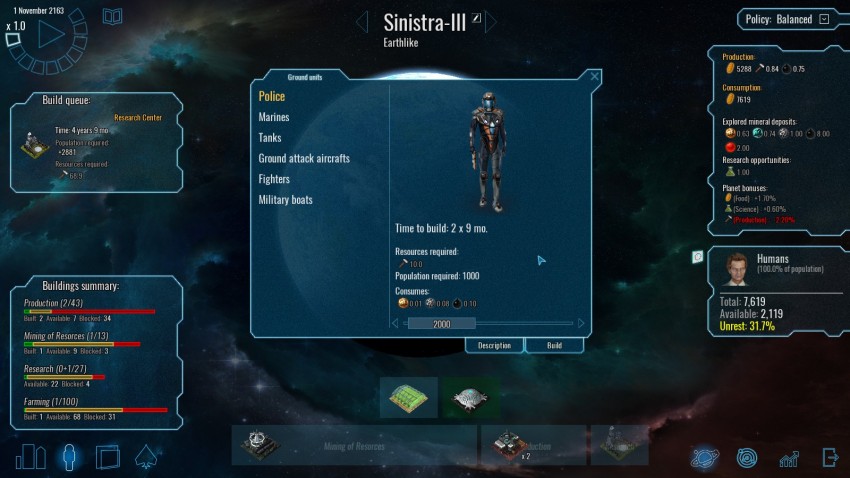Adjust the unit quantity slider
Screen dimensions: 850x478
tap(442, 324)
